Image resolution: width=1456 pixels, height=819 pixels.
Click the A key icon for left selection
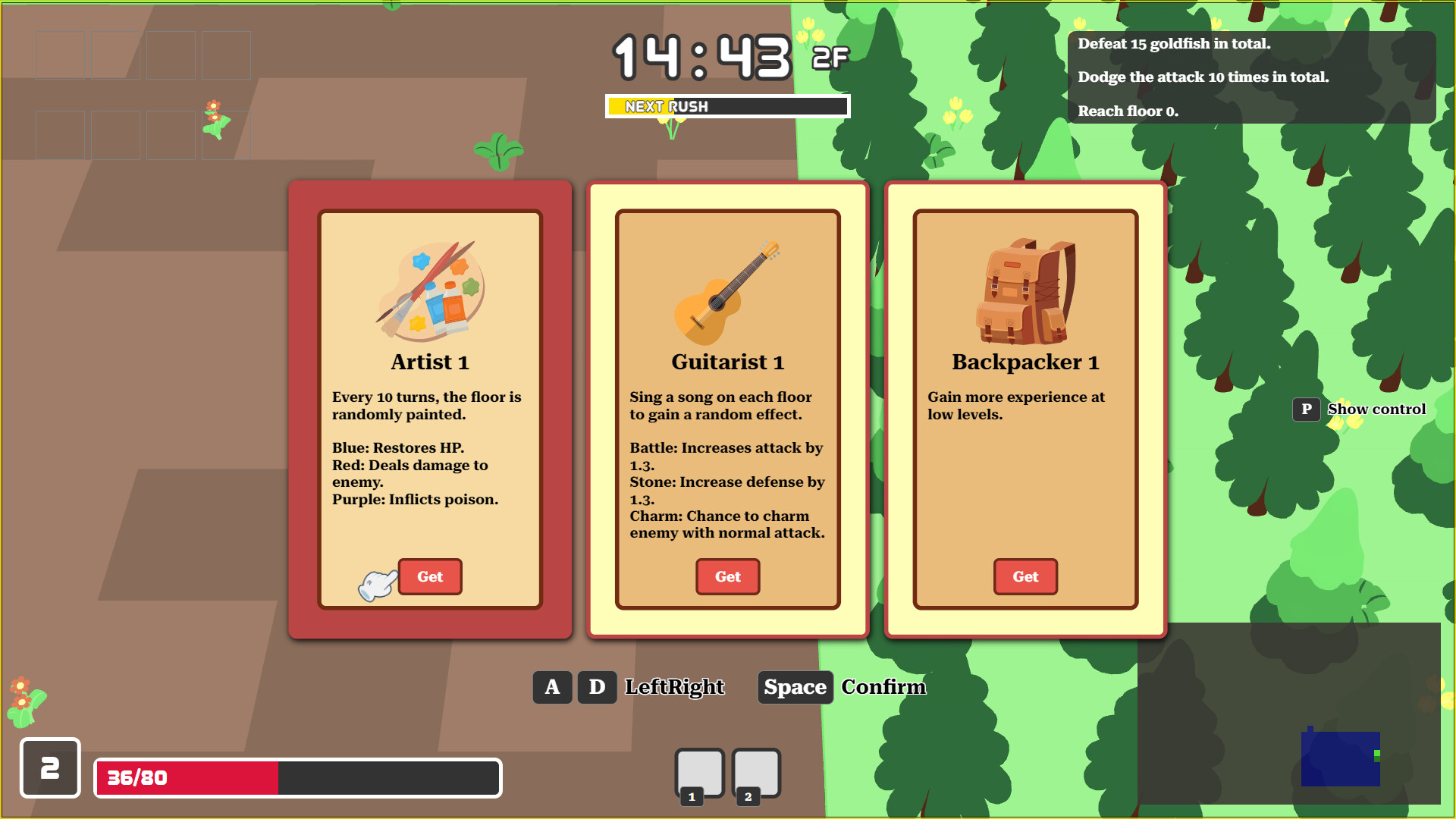click(552, 687)
